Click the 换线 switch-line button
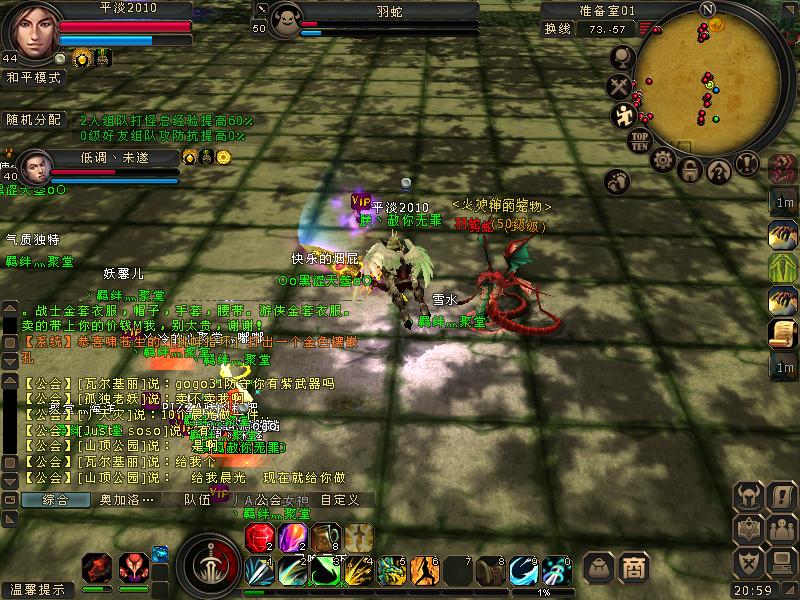Viewport: 800px width, 600px height. (x=558, y=29)
